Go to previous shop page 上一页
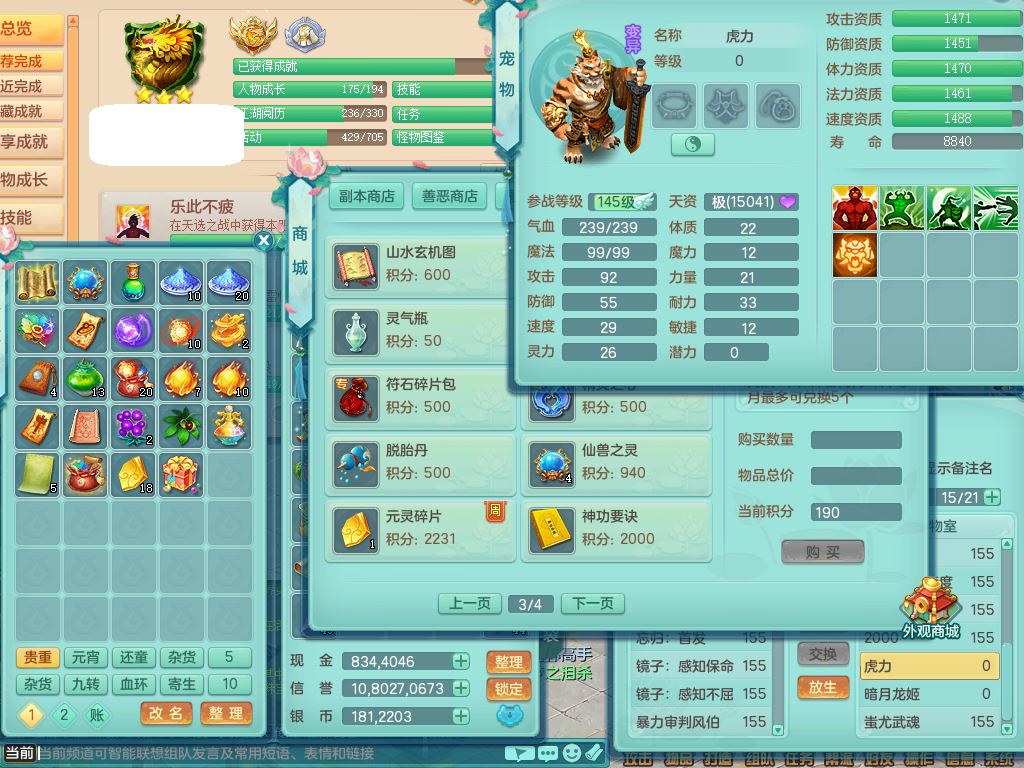This screenshot has height=768, width=1024. click(469, 604)
